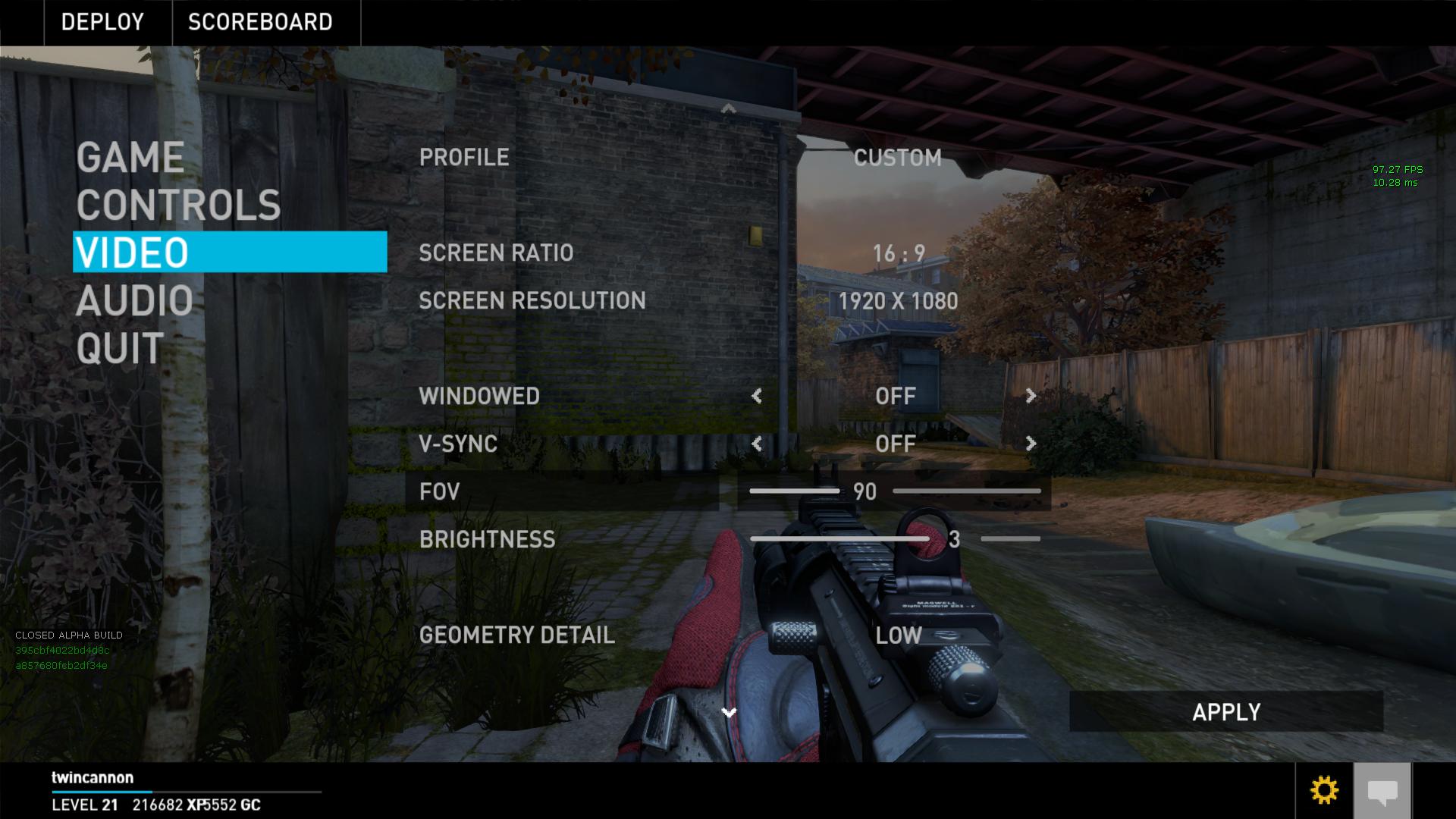Open the GAME settings section

(x=130, y=158)
